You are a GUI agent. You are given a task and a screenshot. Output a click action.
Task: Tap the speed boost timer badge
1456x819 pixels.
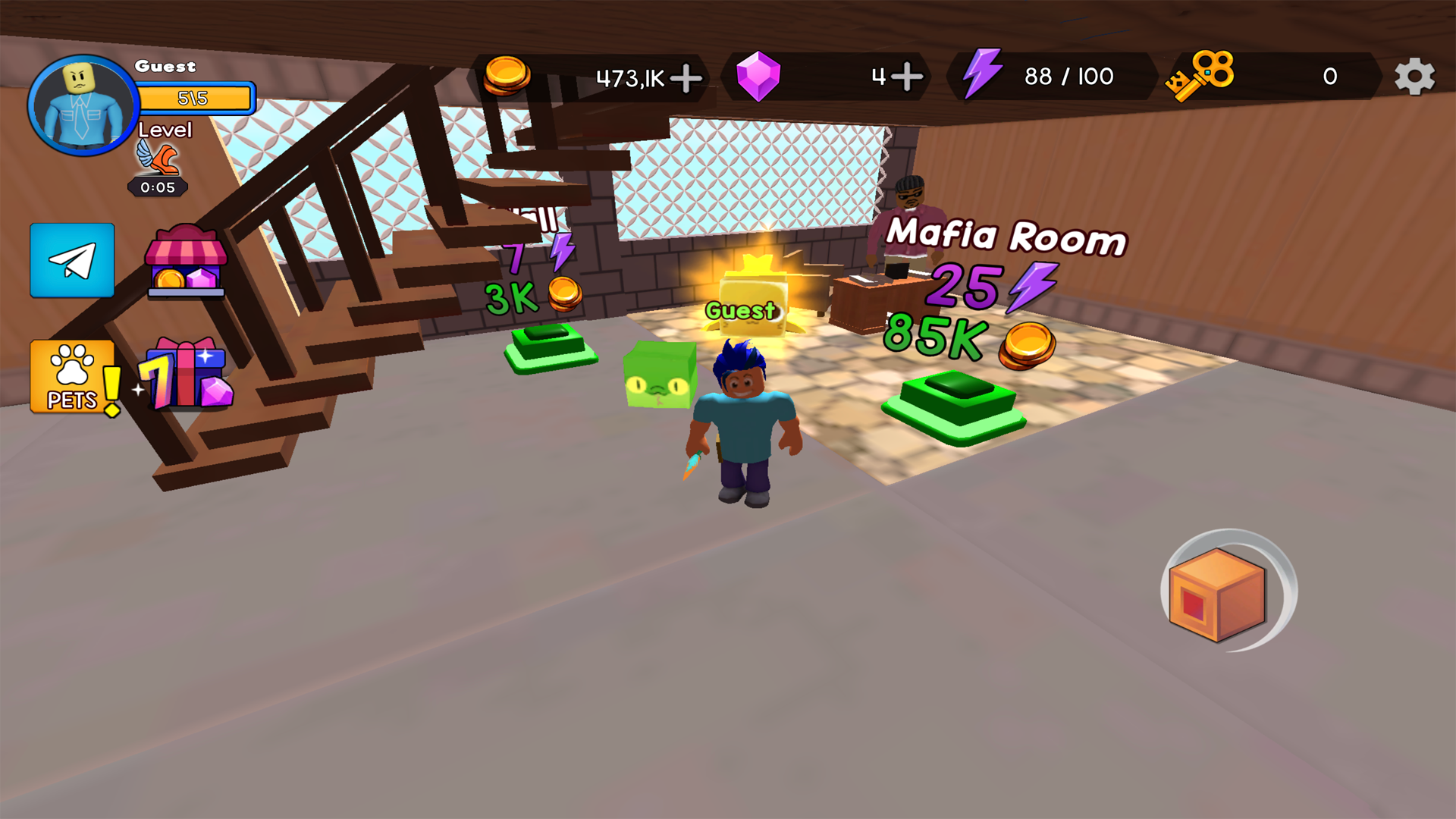(x=157, y=173)
